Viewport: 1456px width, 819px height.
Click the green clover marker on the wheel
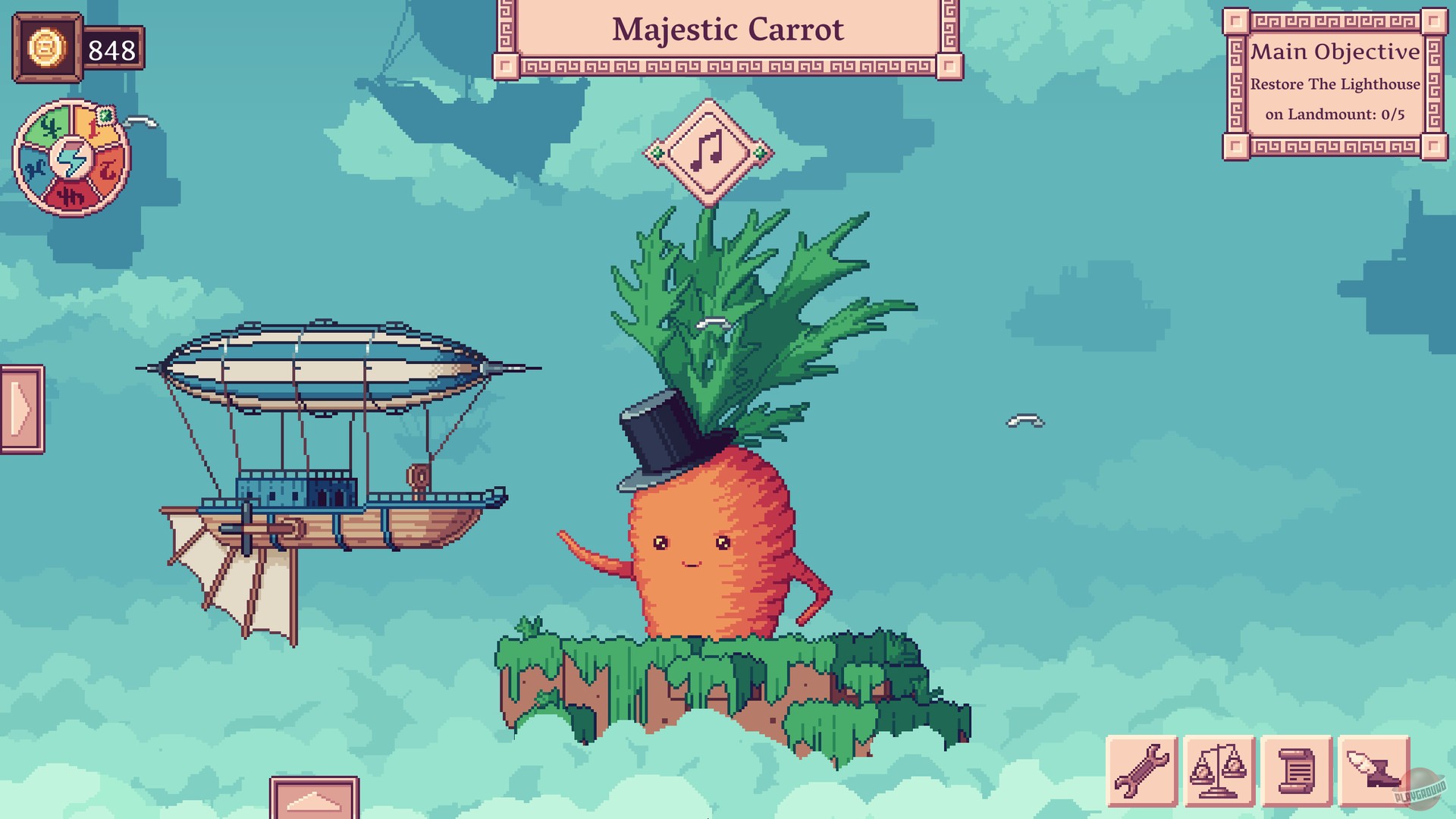(105, 116)
